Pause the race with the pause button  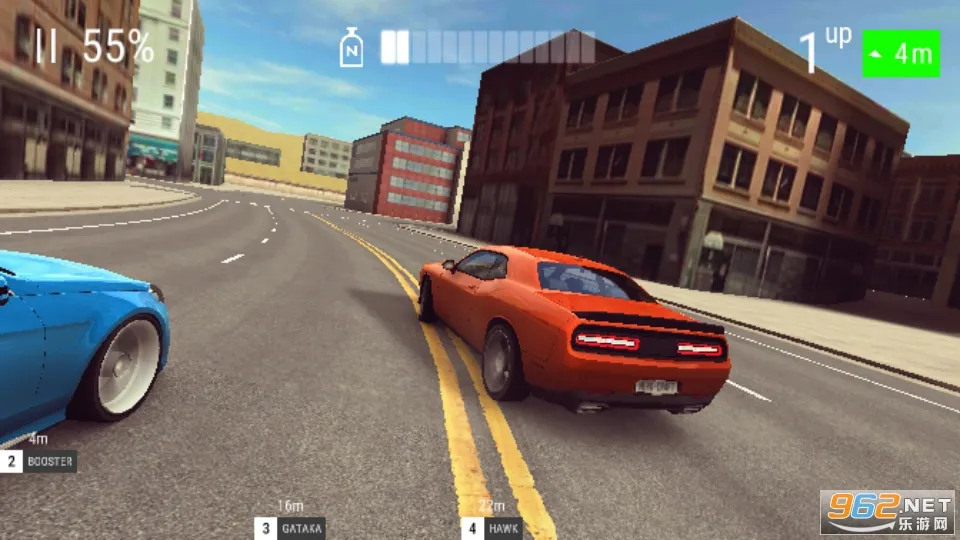point(46,46)
